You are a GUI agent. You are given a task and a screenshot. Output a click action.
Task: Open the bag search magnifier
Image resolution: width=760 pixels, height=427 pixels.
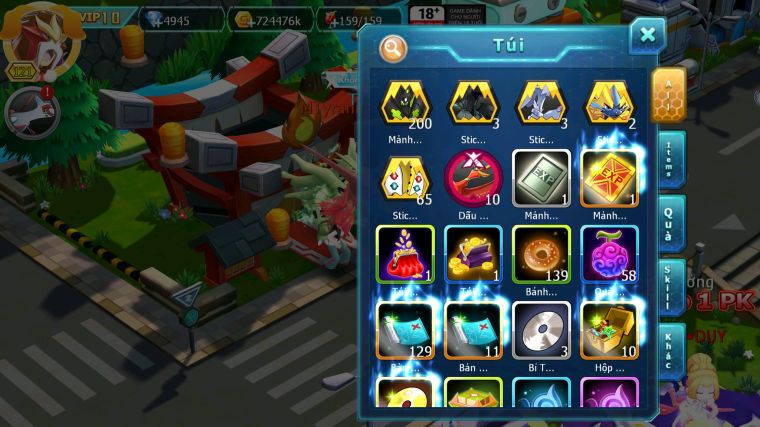click(393, 47)
